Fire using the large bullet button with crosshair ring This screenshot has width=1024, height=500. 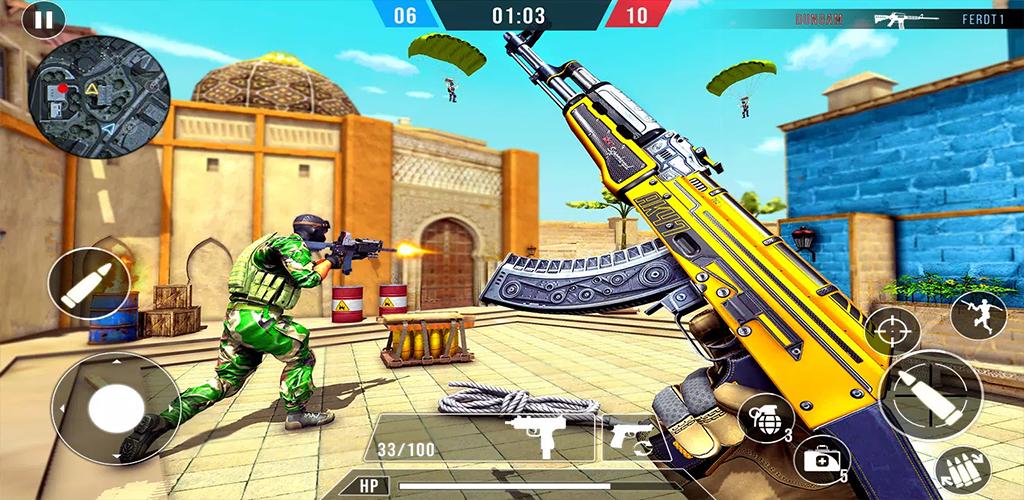pos(931,394)
